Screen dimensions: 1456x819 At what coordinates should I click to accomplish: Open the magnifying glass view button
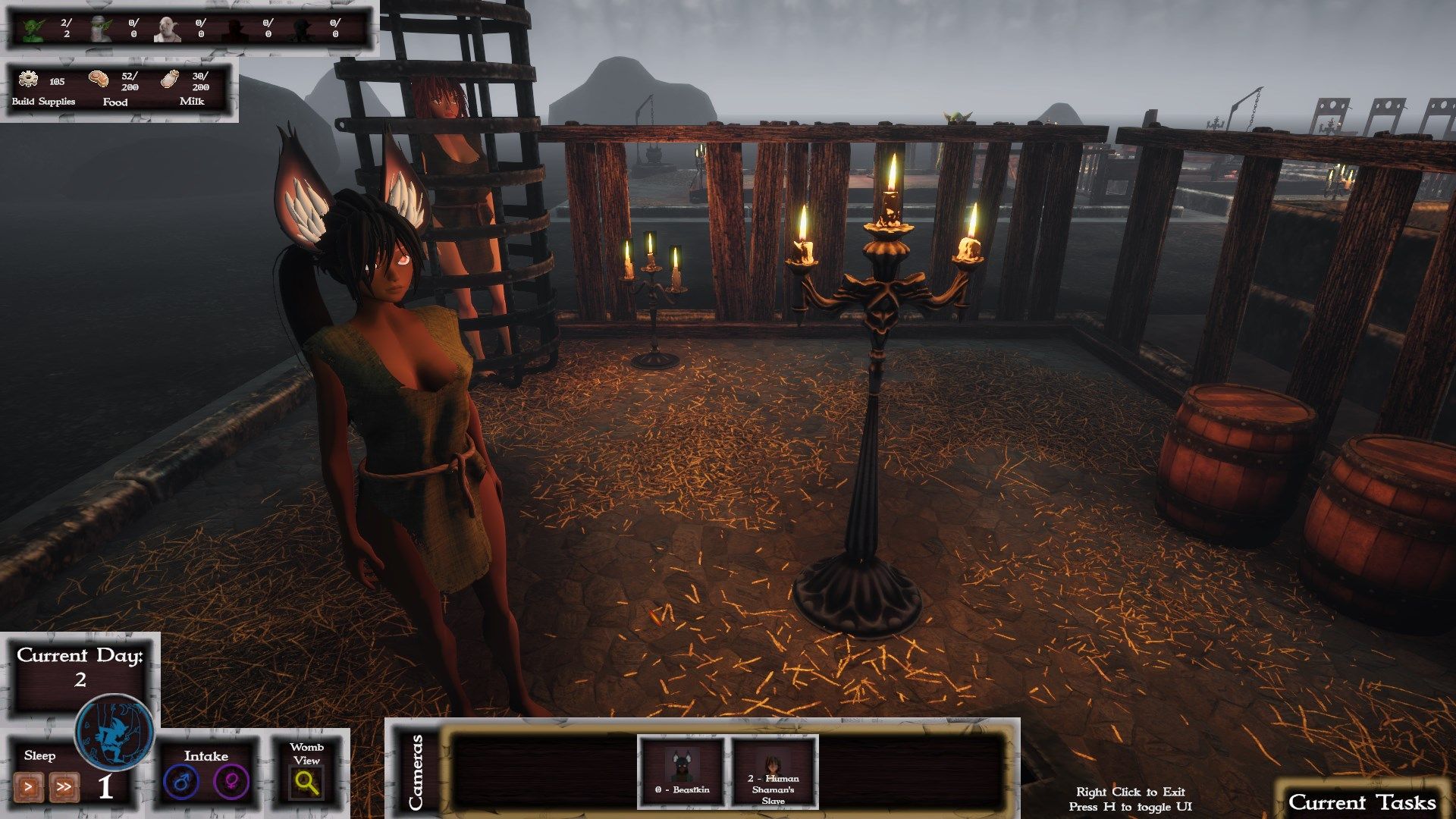click(x=307, y=783)
